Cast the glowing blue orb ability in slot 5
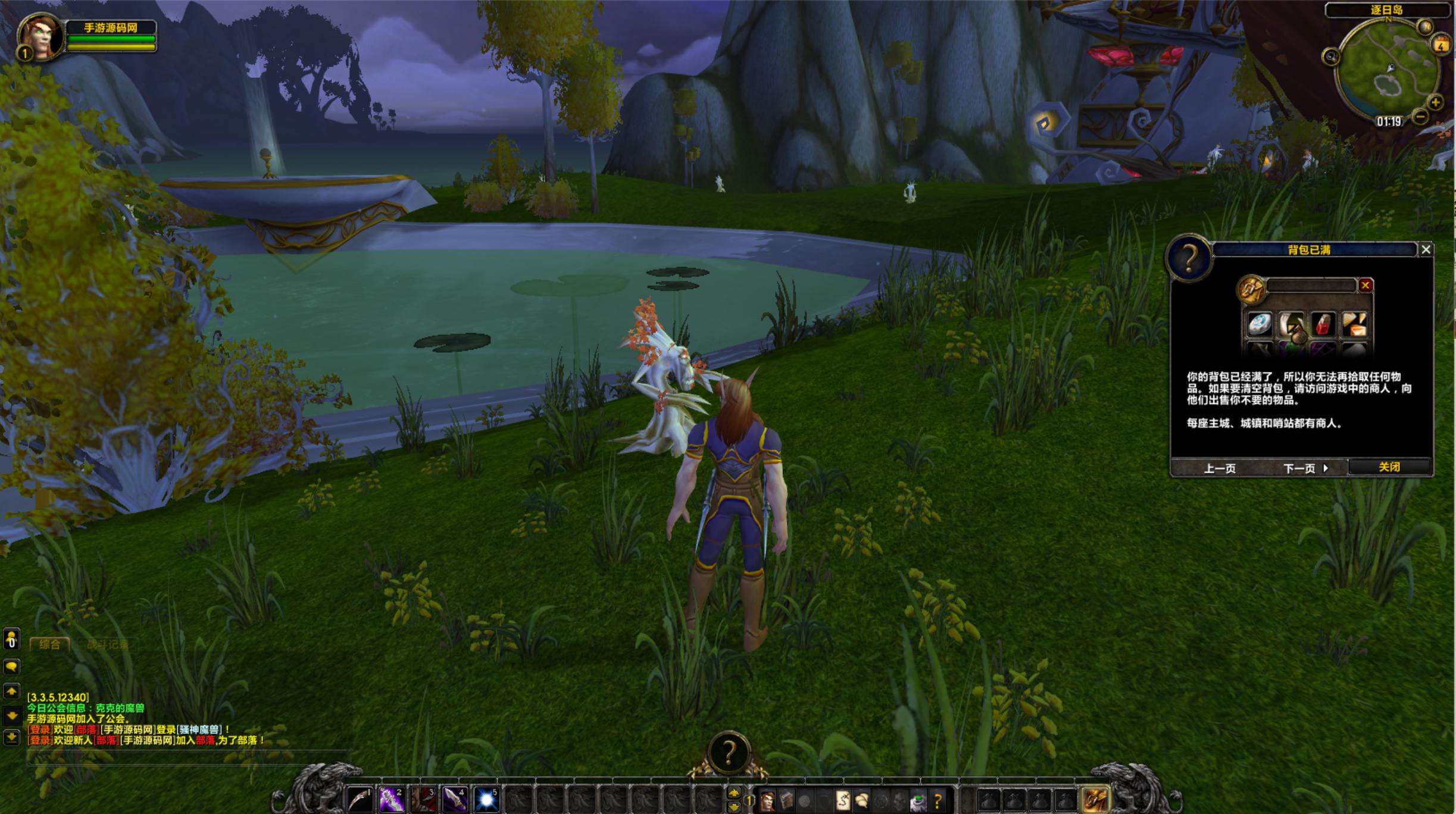 click(486, 800)
